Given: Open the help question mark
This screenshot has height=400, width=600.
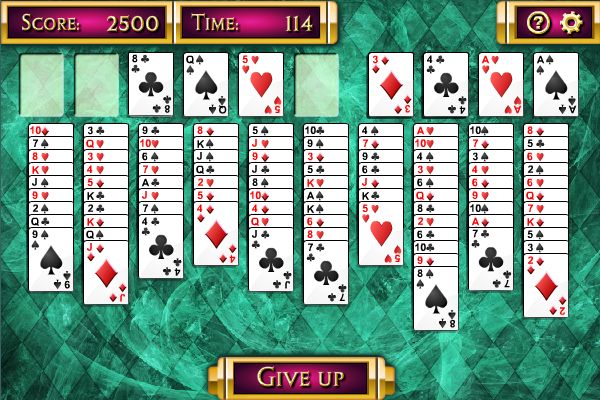Looking at the screenshot, I should tap(537, 21).
